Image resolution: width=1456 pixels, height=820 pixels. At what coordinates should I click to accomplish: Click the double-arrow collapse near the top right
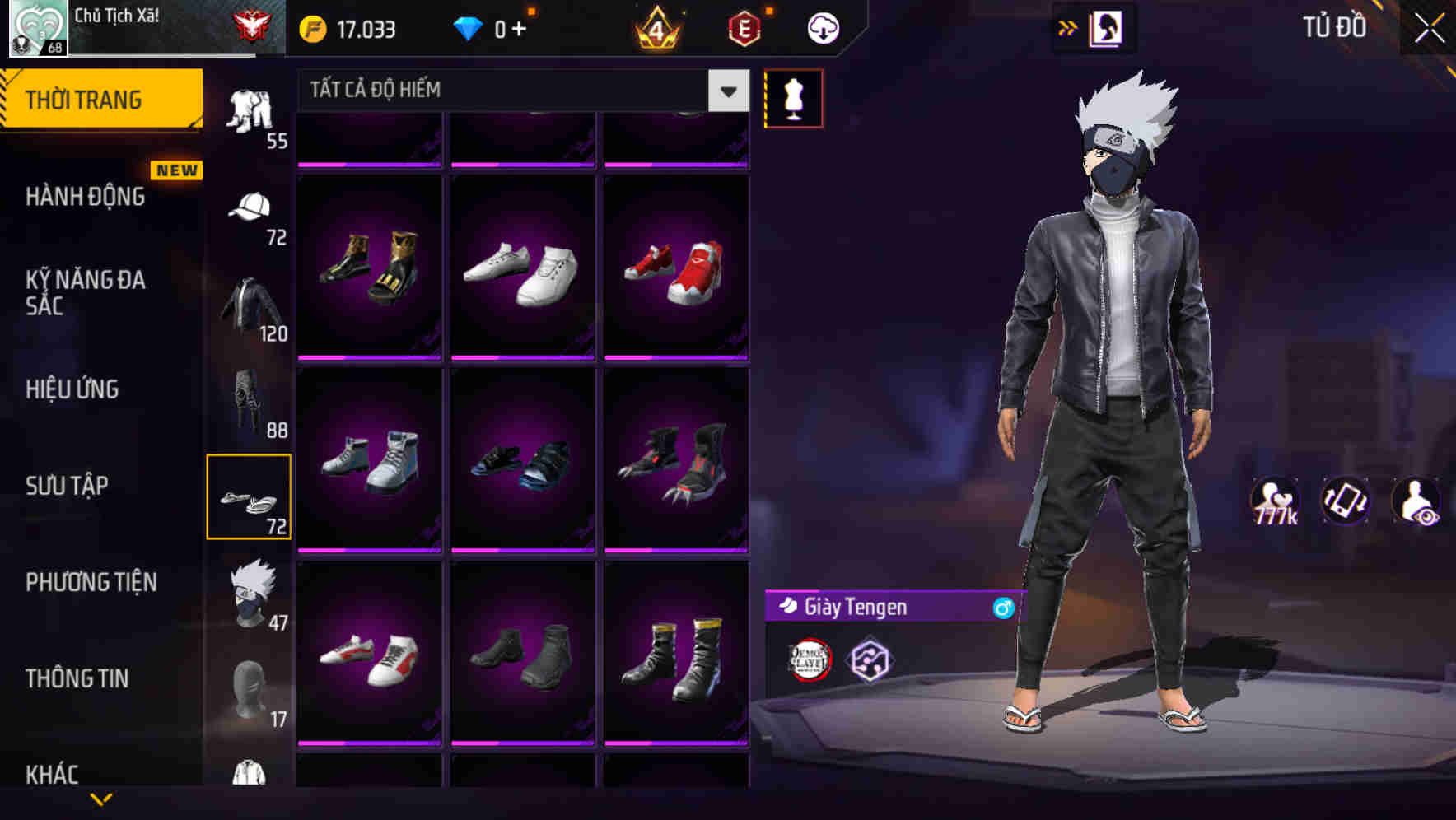(1068, 27)
